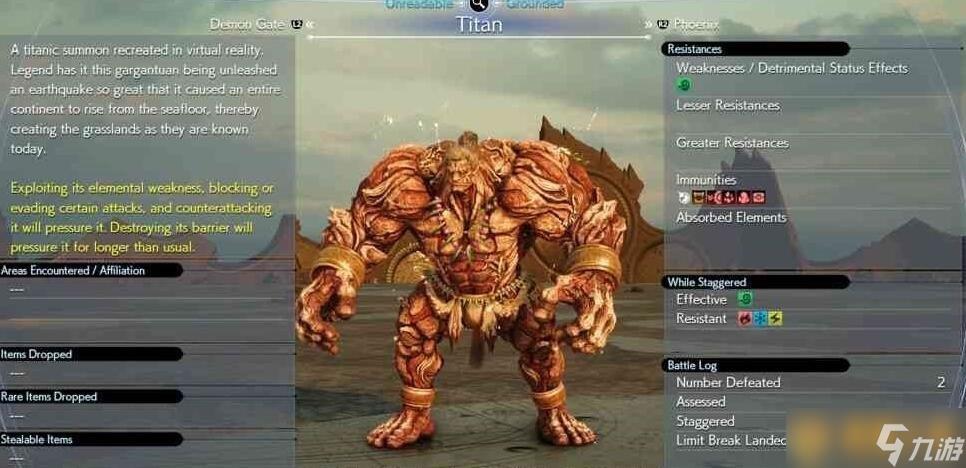
Task: Click the 九游 watermark logo
Action: [906, 440]
